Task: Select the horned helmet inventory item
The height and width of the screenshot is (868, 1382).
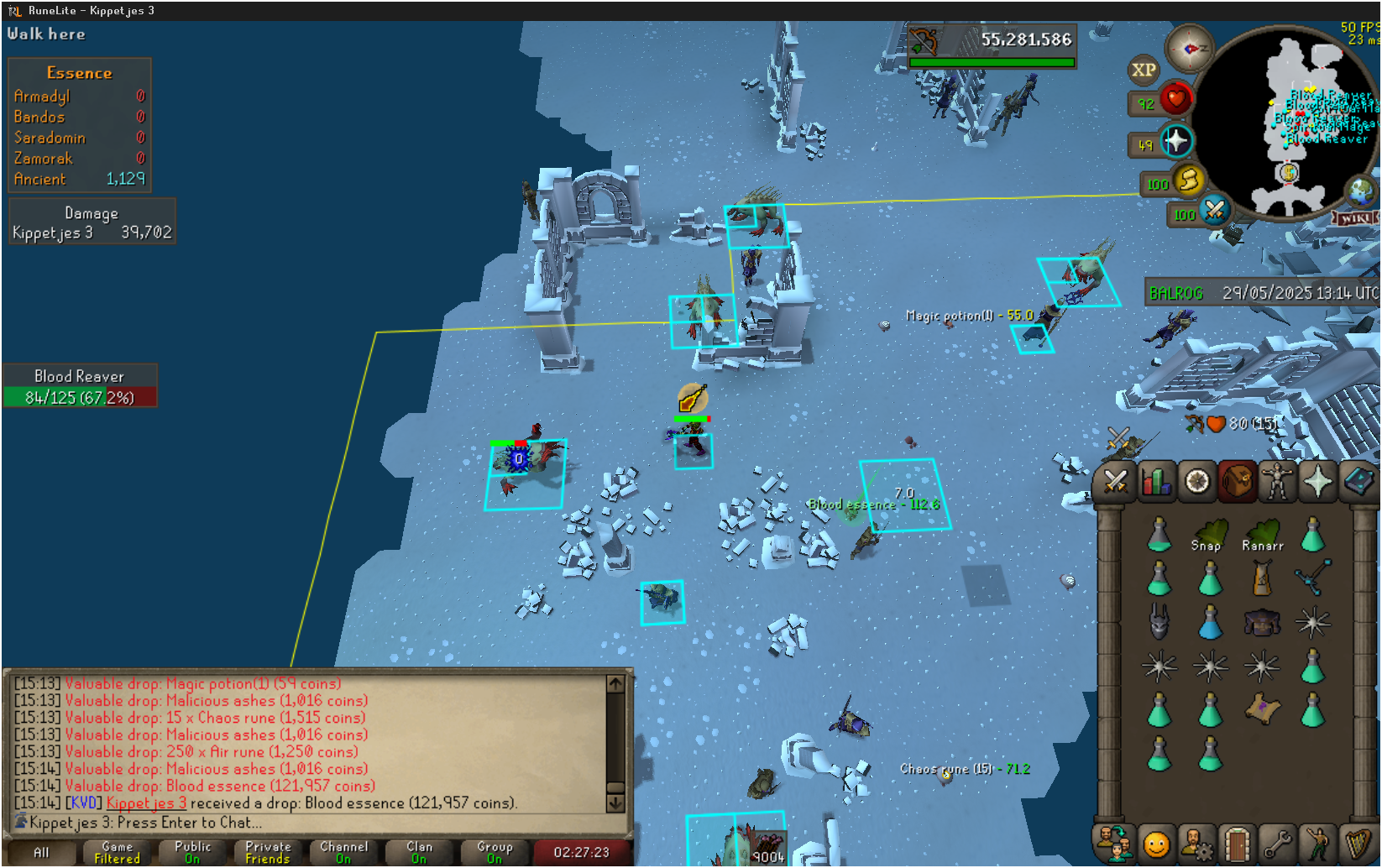Action: (1160, 622)
